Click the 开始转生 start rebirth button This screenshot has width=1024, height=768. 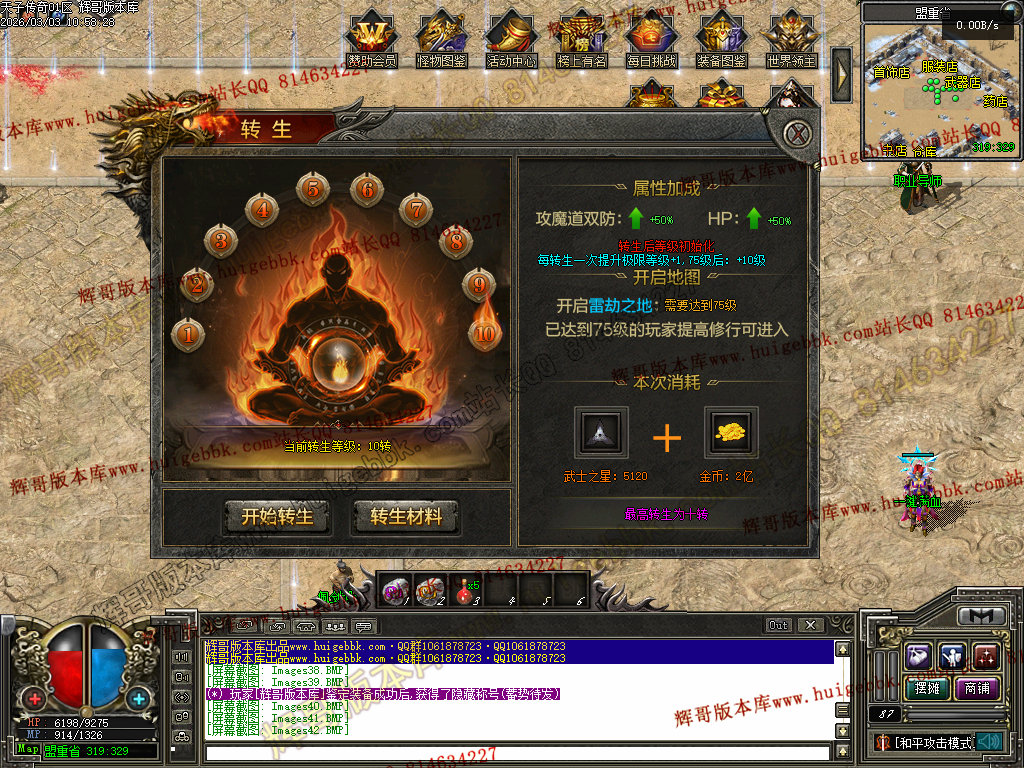(277, 517)
